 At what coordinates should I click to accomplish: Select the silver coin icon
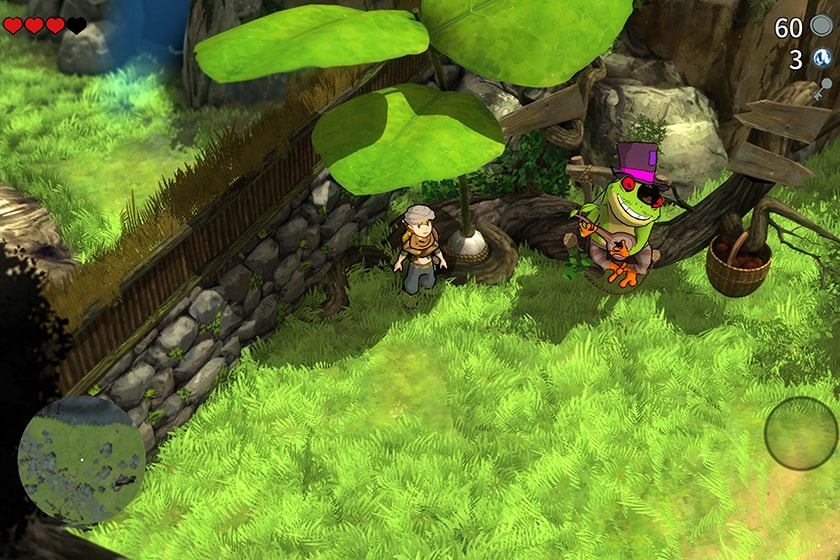pyautogui.click(x=821, y=26)
